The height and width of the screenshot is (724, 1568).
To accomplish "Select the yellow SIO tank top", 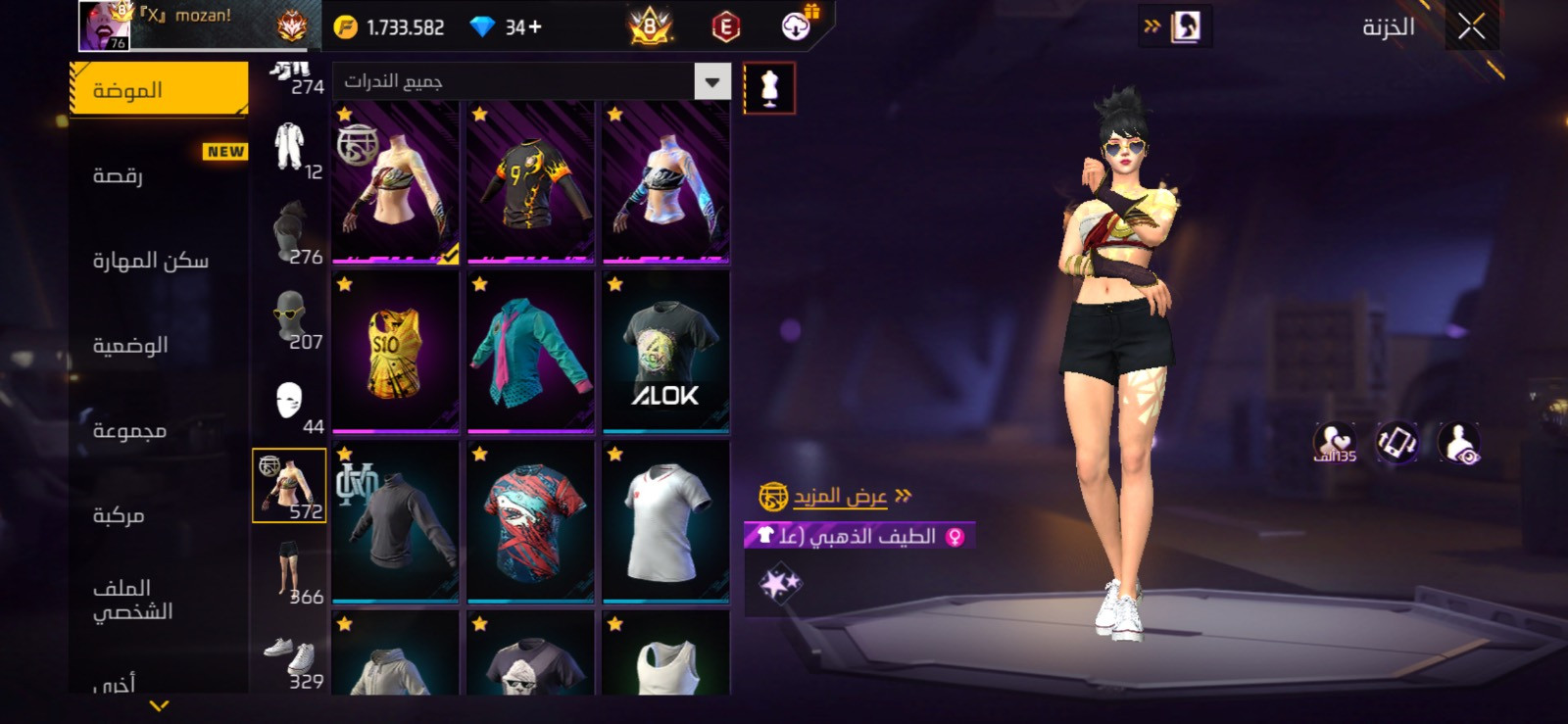I will 395,353.
